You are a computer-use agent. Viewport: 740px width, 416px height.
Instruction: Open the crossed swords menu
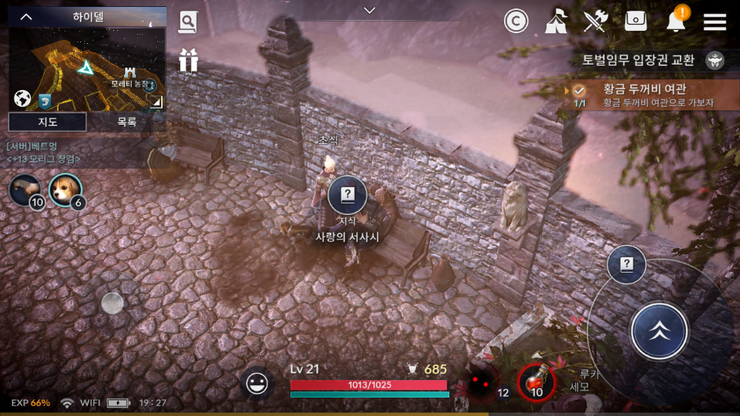[x=596, y=21]
